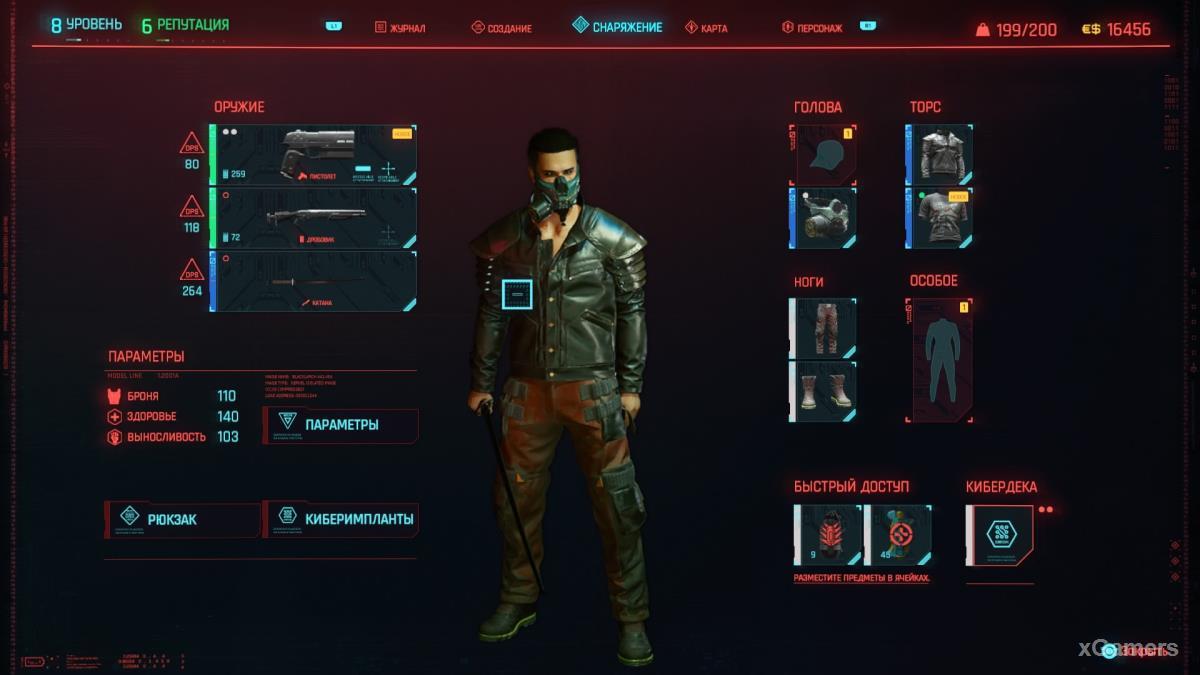Image resolution: width=1200 pixels, height=675 pixels.
Task: Choose the leather jacket torso slot
Action: tap(939, 153)
